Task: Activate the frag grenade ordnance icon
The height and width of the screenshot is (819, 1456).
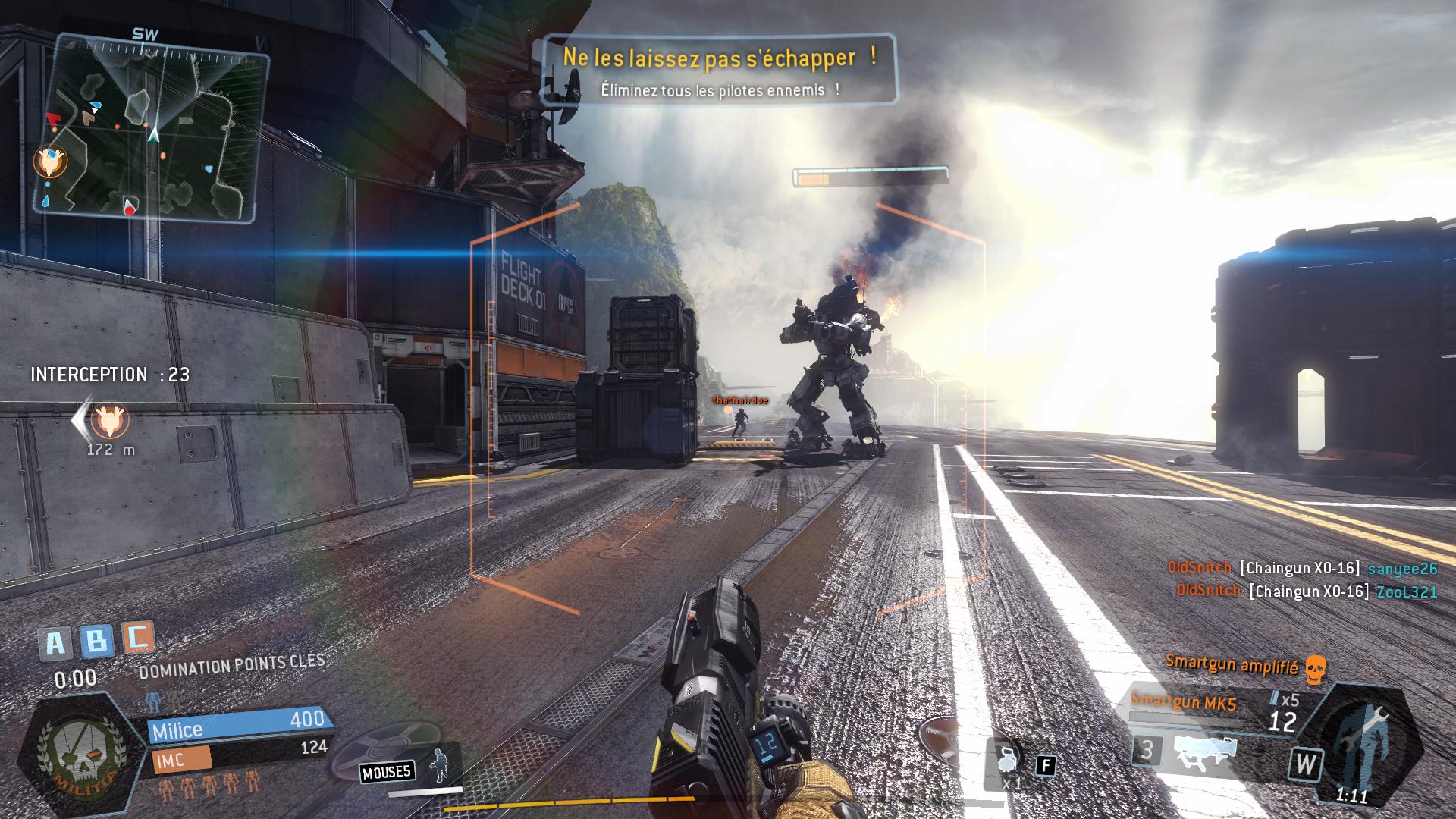Action: coord(1008,758)
